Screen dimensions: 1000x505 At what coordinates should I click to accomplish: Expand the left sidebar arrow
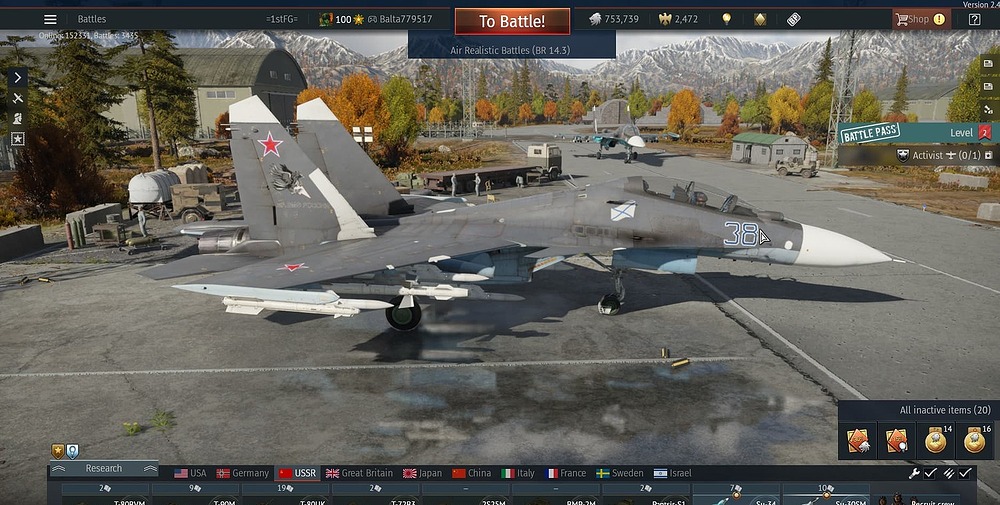17,77
